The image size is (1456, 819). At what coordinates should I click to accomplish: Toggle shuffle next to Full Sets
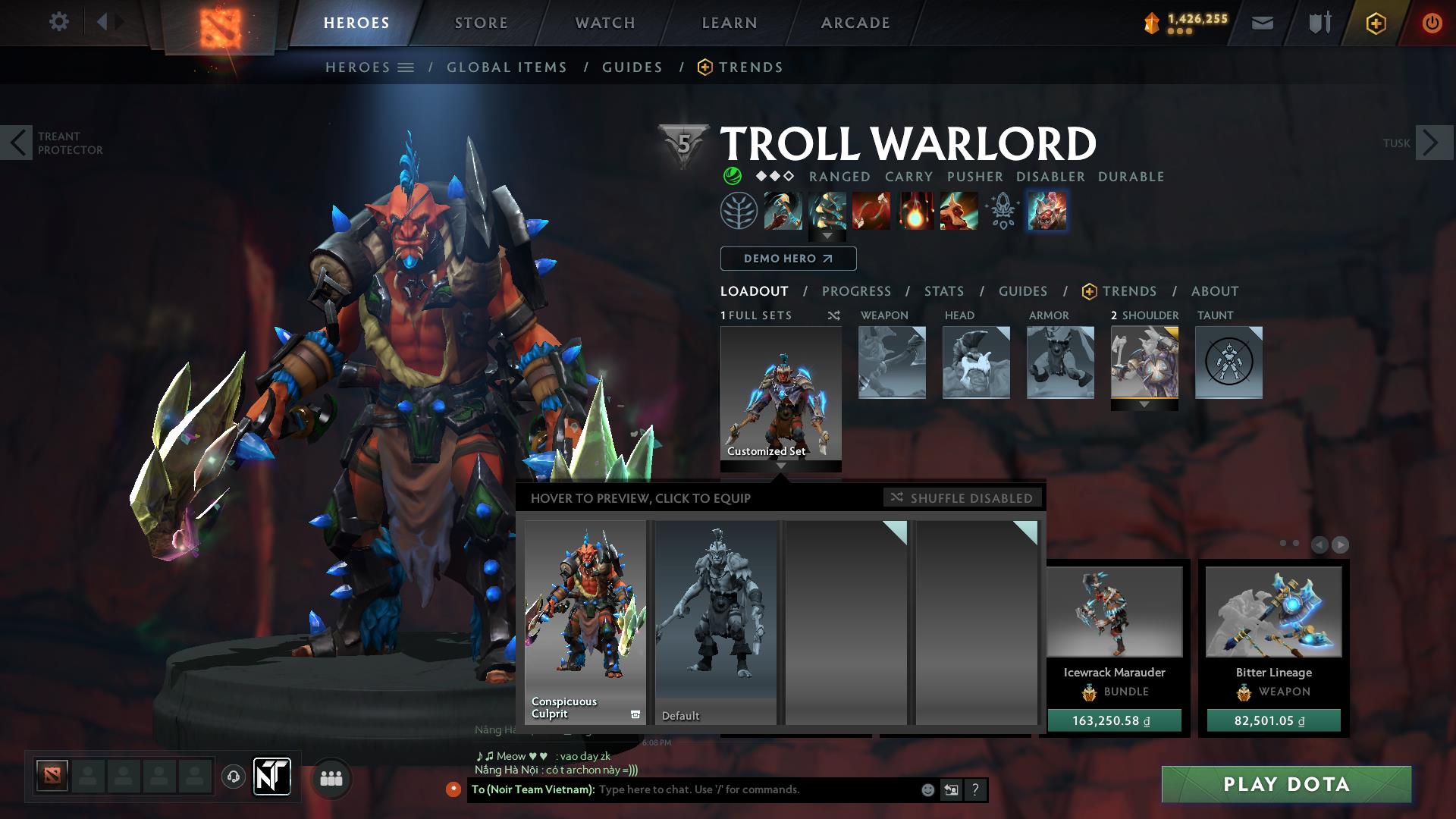[833, 315]
